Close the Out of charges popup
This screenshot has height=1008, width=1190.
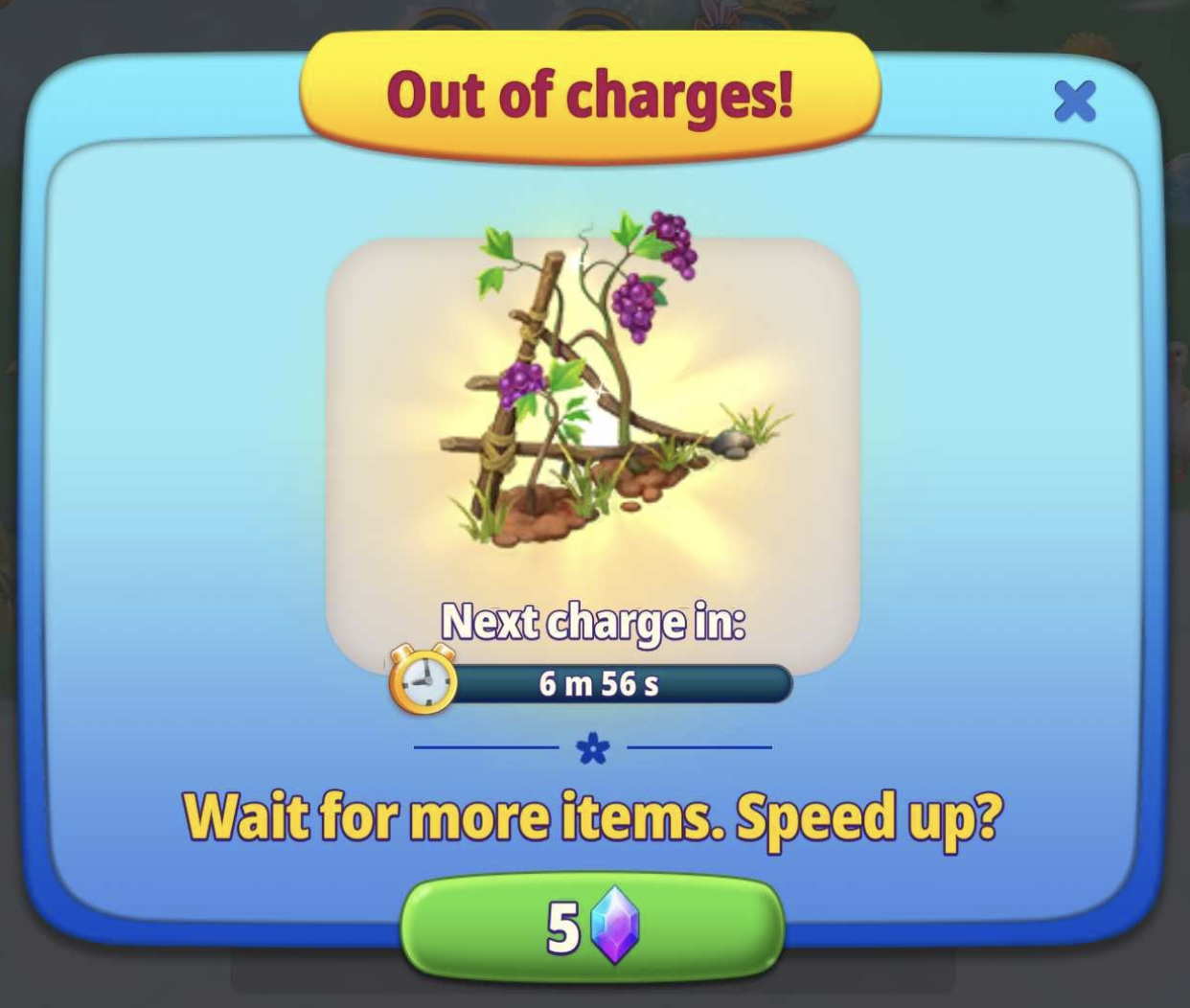(1074, 101)
